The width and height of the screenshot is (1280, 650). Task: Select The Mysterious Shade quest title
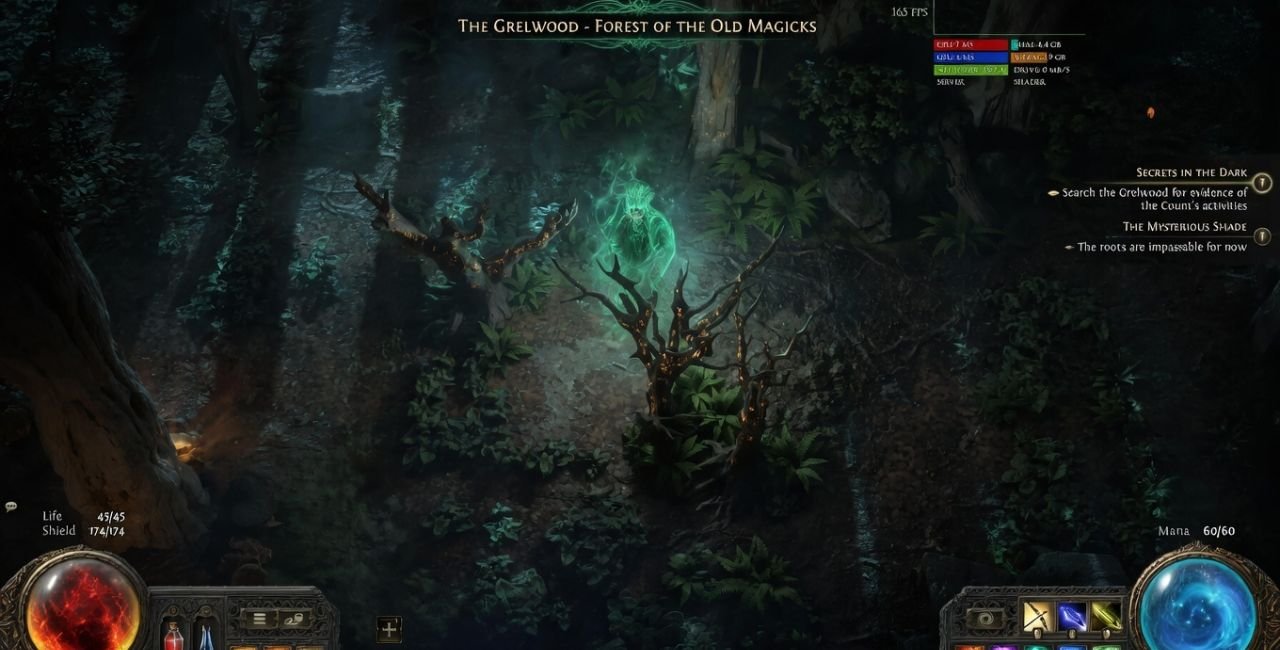pos(1184,227)
